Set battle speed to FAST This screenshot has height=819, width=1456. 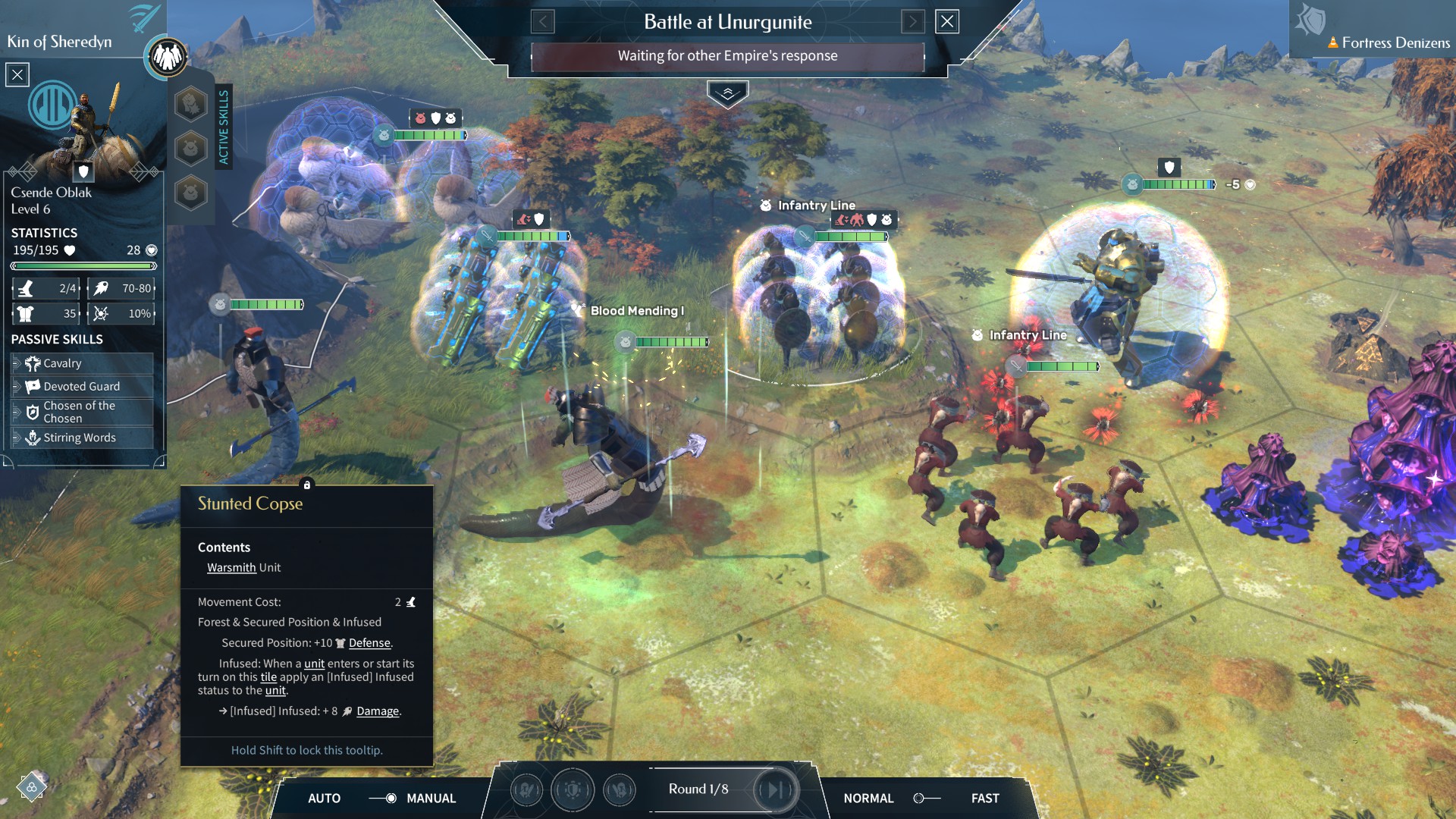[x=984, y=799]
